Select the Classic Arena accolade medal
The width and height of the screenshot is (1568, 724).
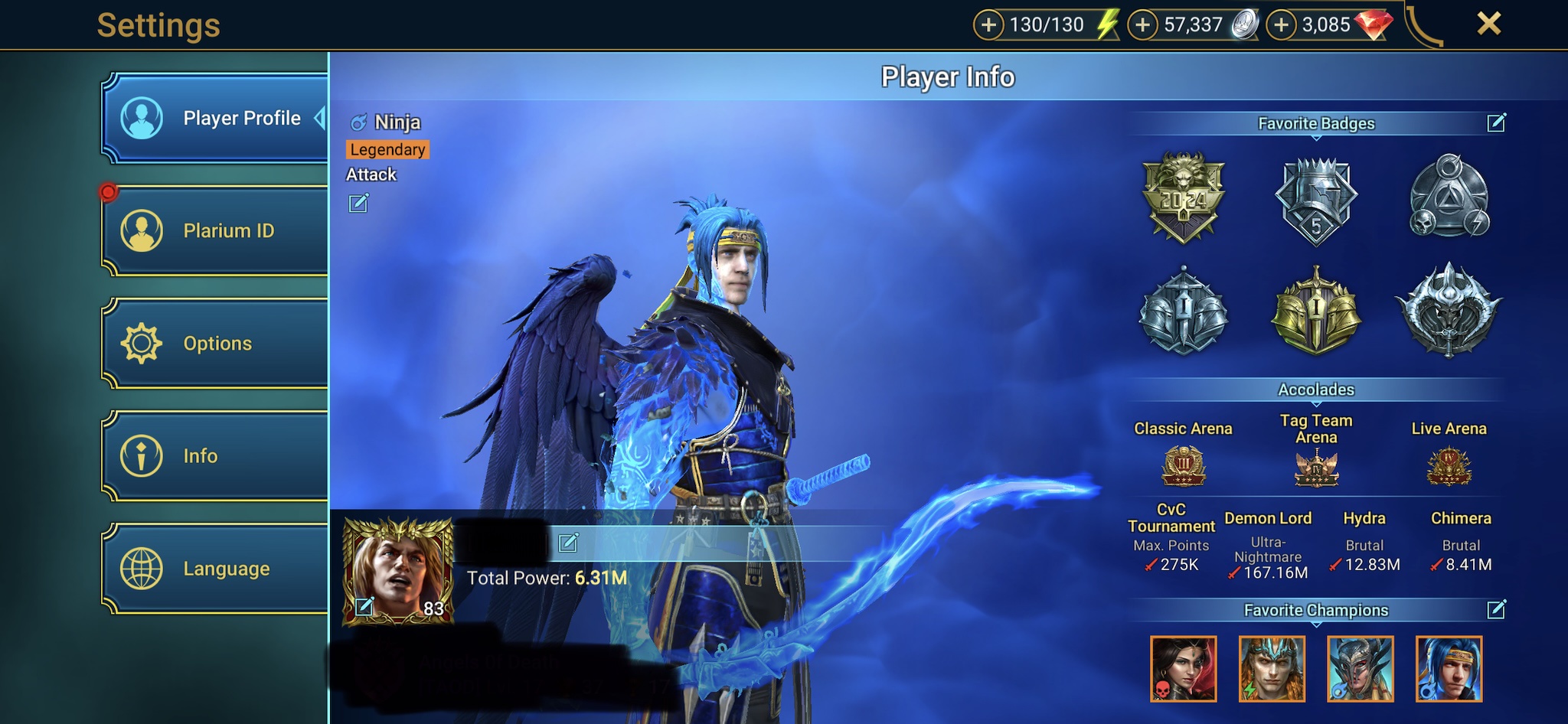(1184, 467)
